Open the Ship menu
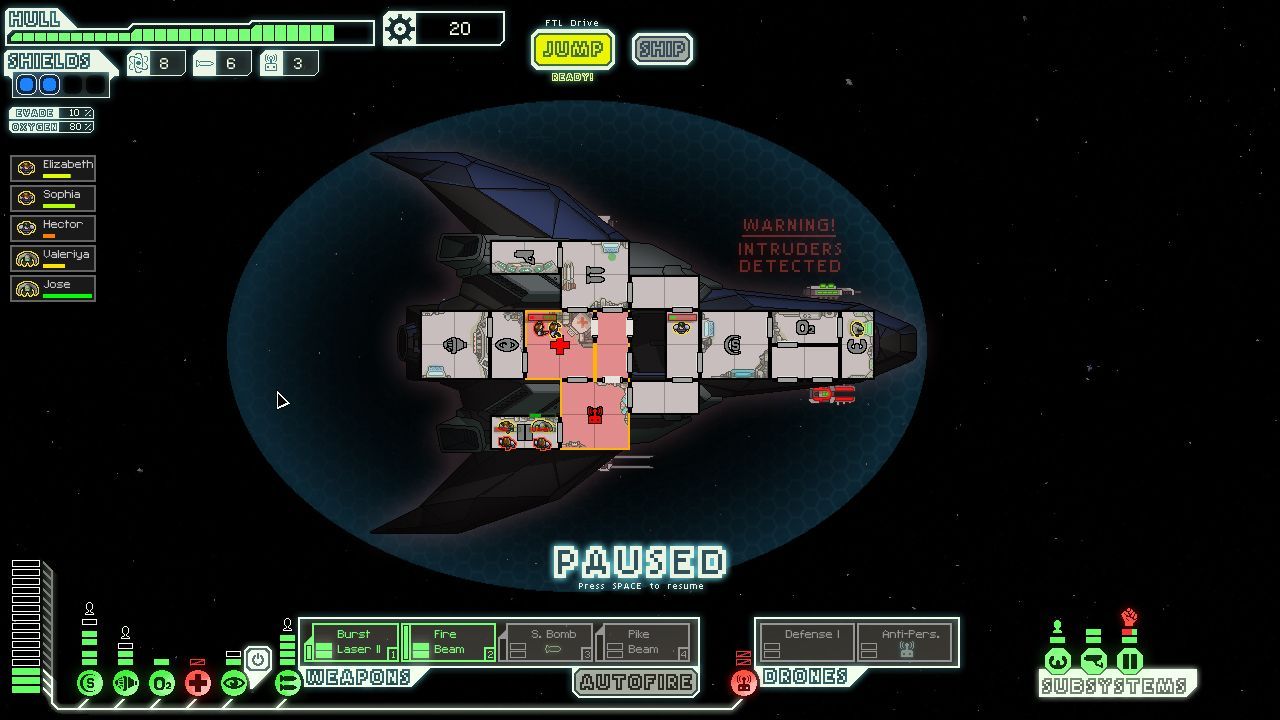 [662, 49]
